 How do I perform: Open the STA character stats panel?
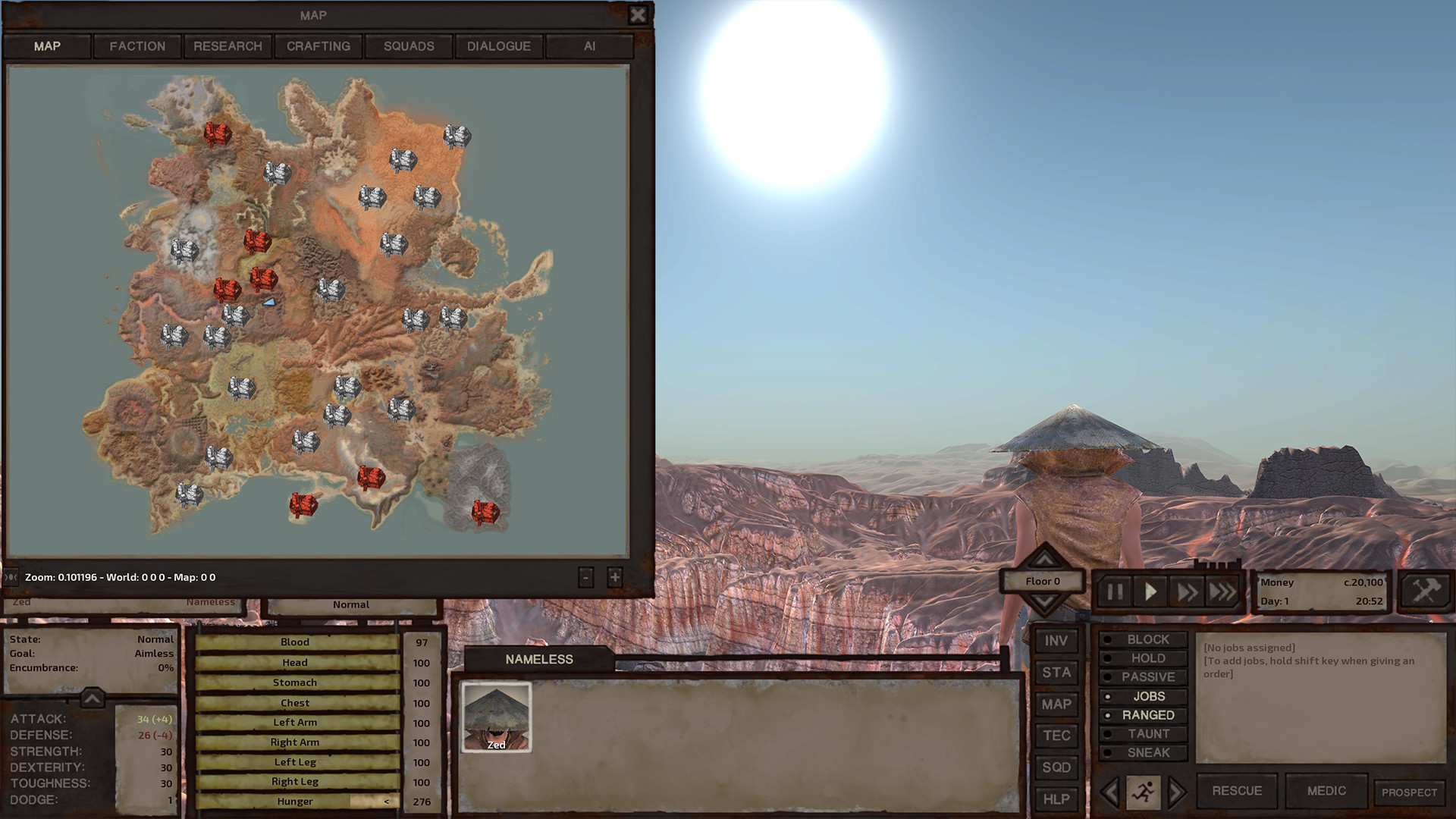pyautogui.click(x=1056, y=671)
